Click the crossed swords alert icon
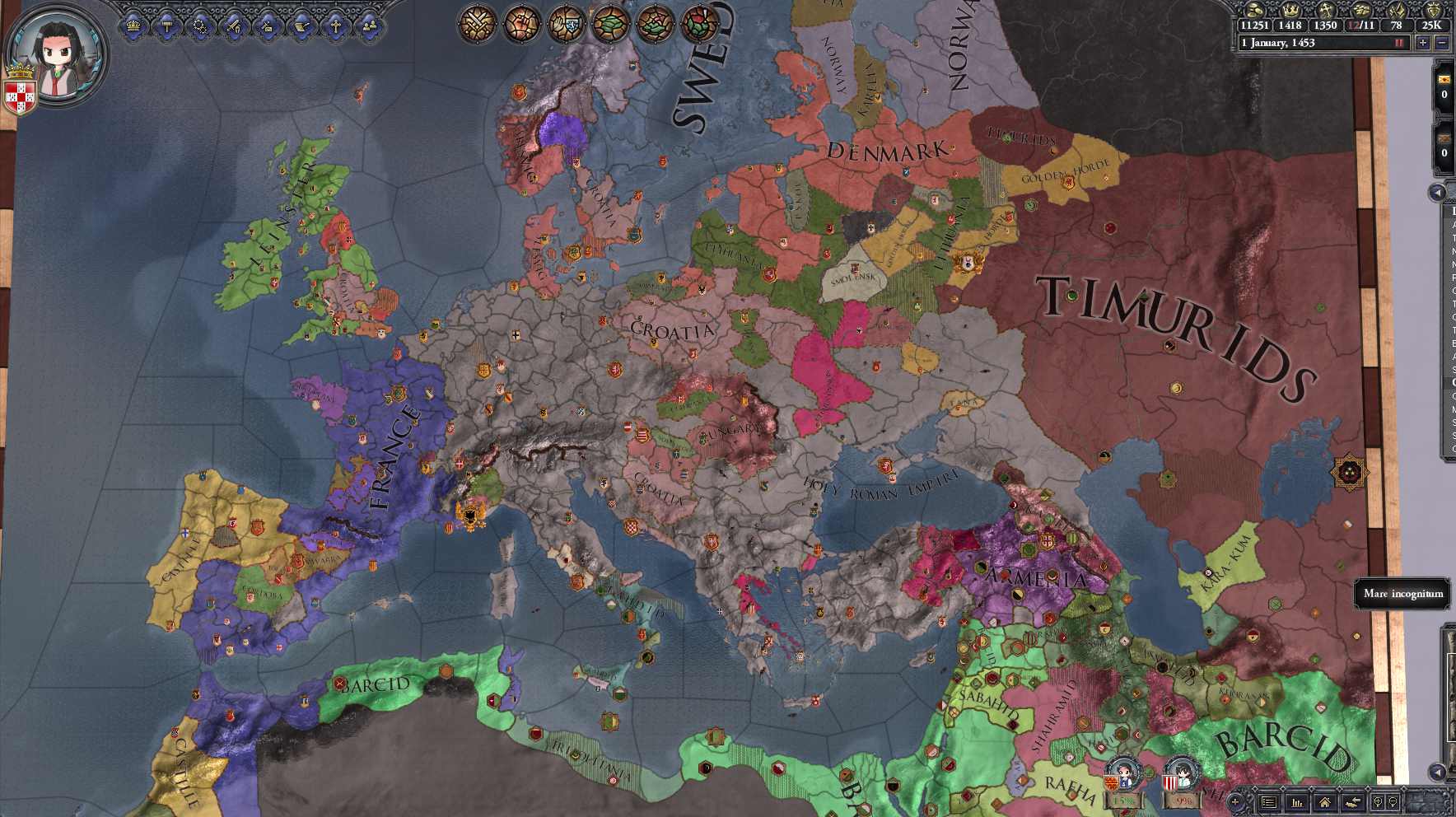Image resolution: width=1456 pixels, height=817 pixels. pos(477,24)
